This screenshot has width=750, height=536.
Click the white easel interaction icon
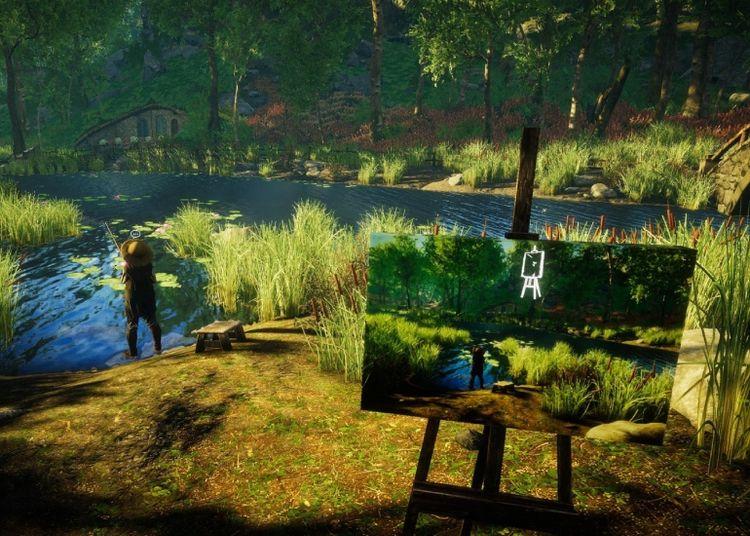click(532, 272)
